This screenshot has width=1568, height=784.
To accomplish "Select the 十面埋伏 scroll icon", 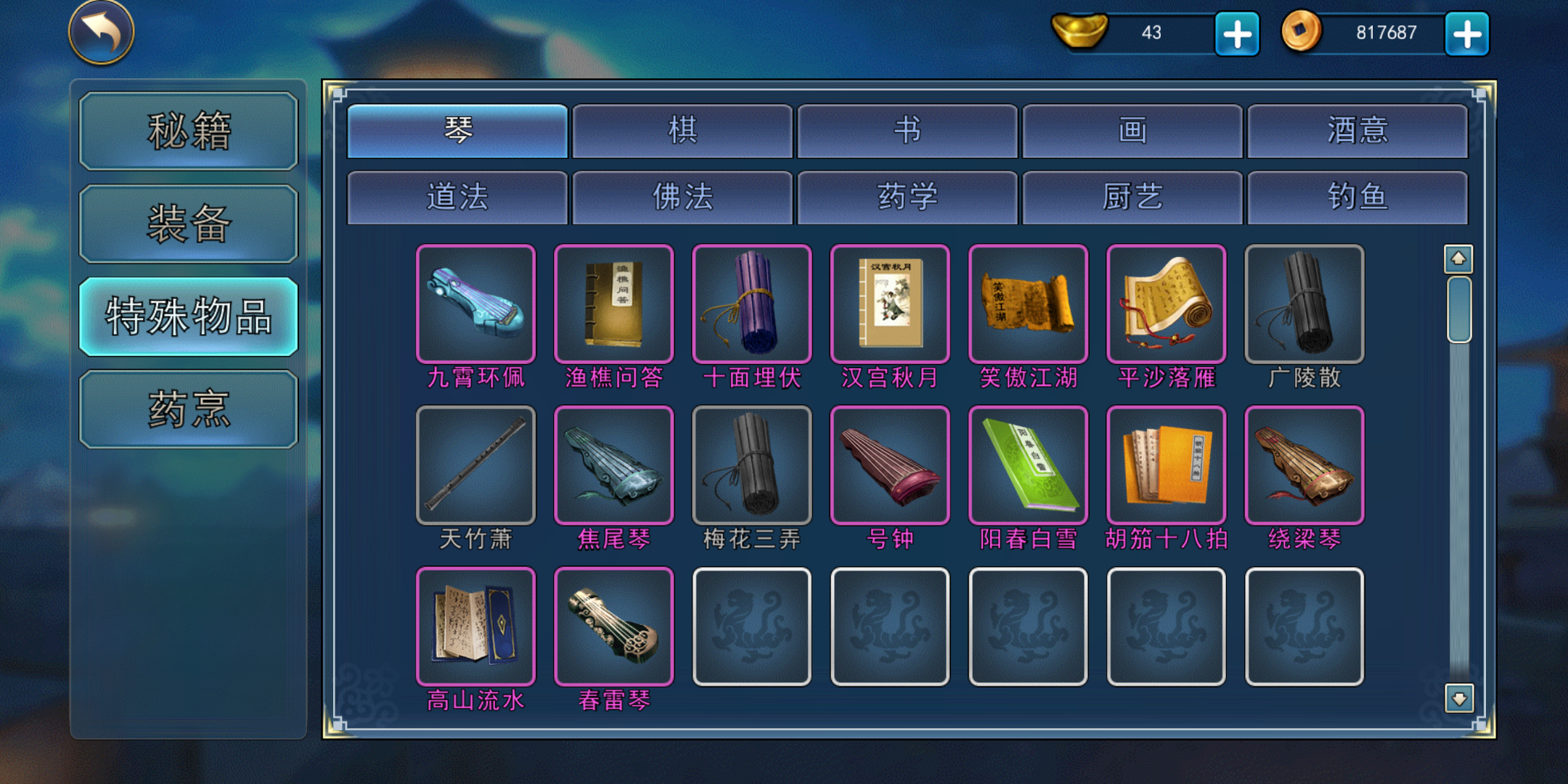I will (x=751, y=305).
